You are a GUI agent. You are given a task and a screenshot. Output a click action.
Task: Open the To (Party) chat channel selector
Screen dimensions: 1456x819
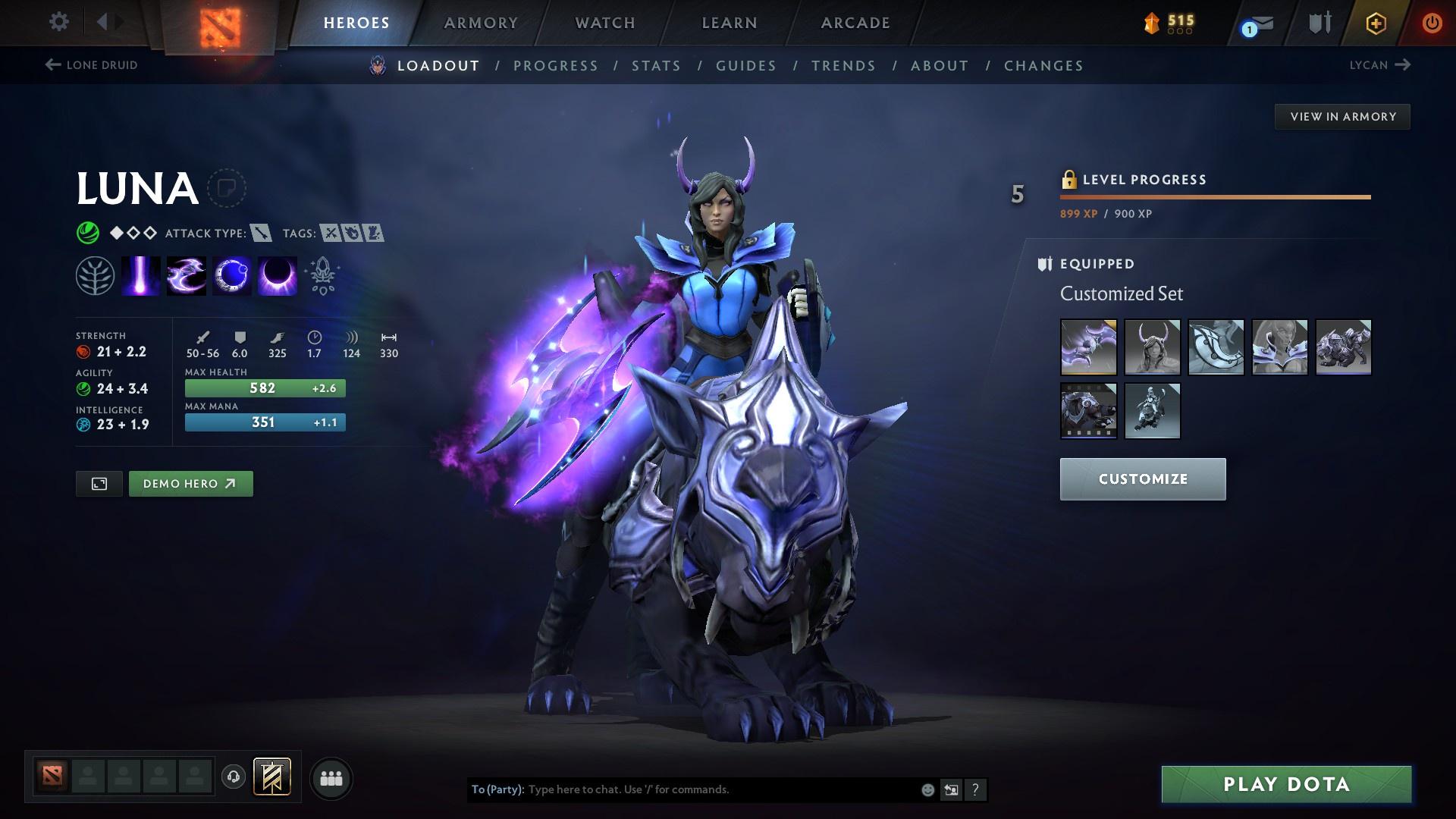497,789
